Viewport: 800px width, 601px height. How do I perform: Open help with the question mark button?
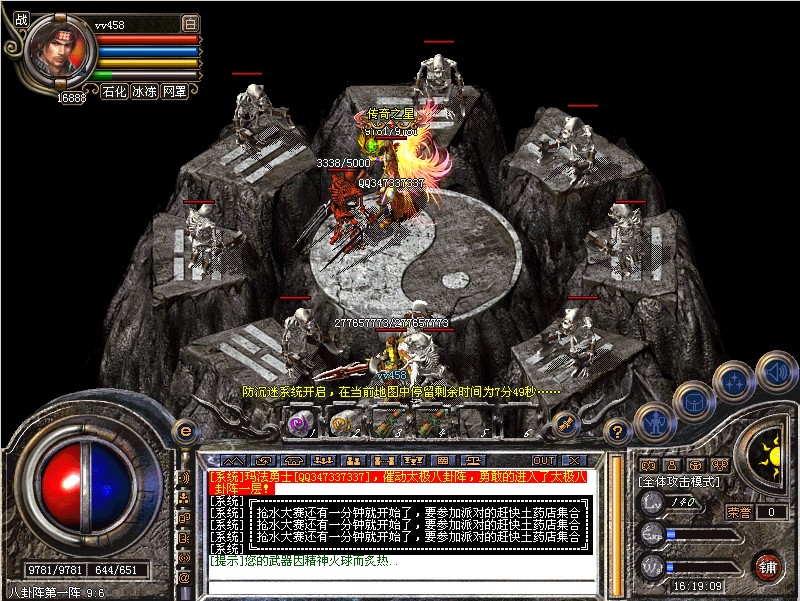[x=618, y=432]
